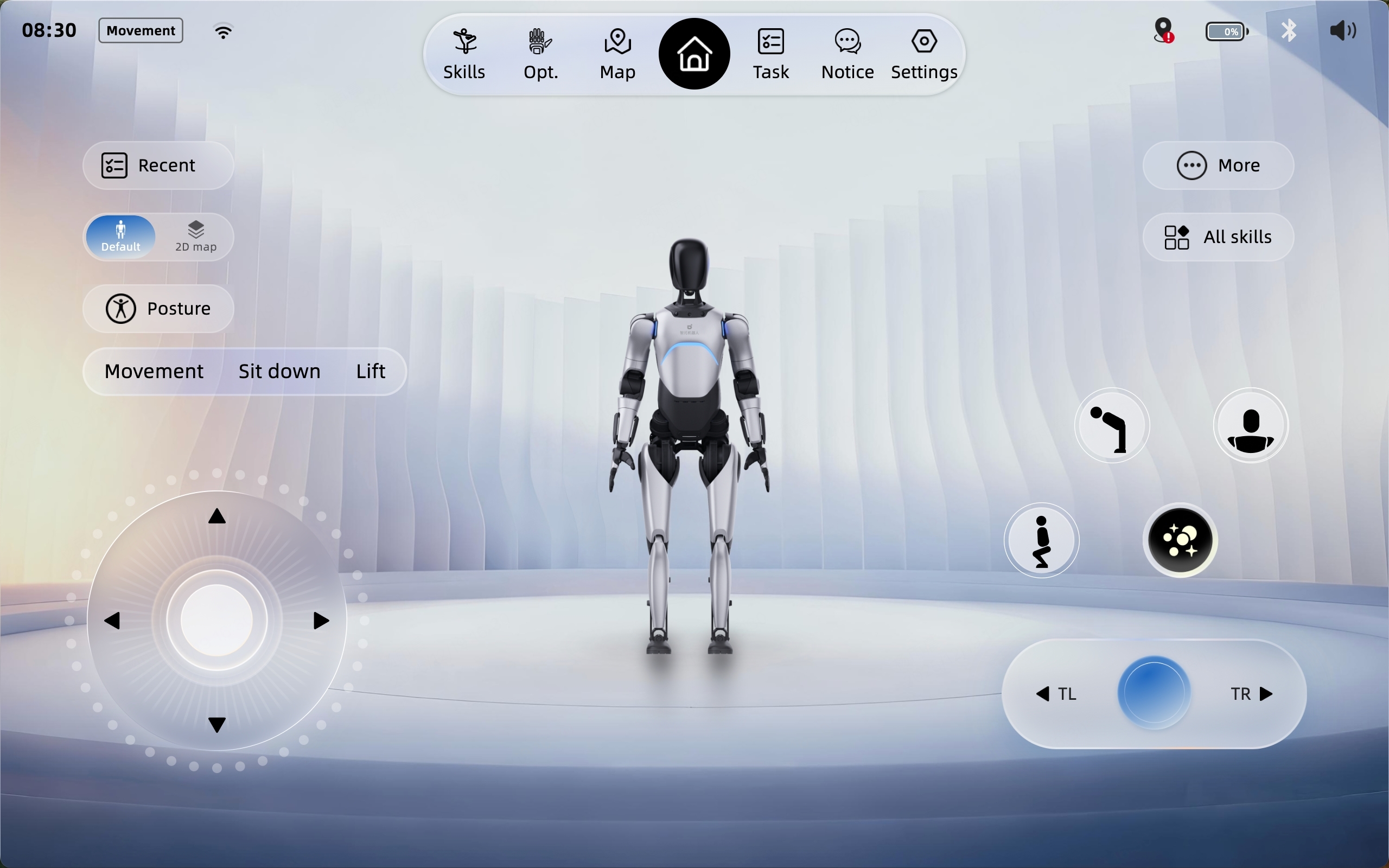The height and width of the screenshot is (868, 1389).
Task: Open the Recent actions list
Action: pyautogui.click(x=158, y=165)
